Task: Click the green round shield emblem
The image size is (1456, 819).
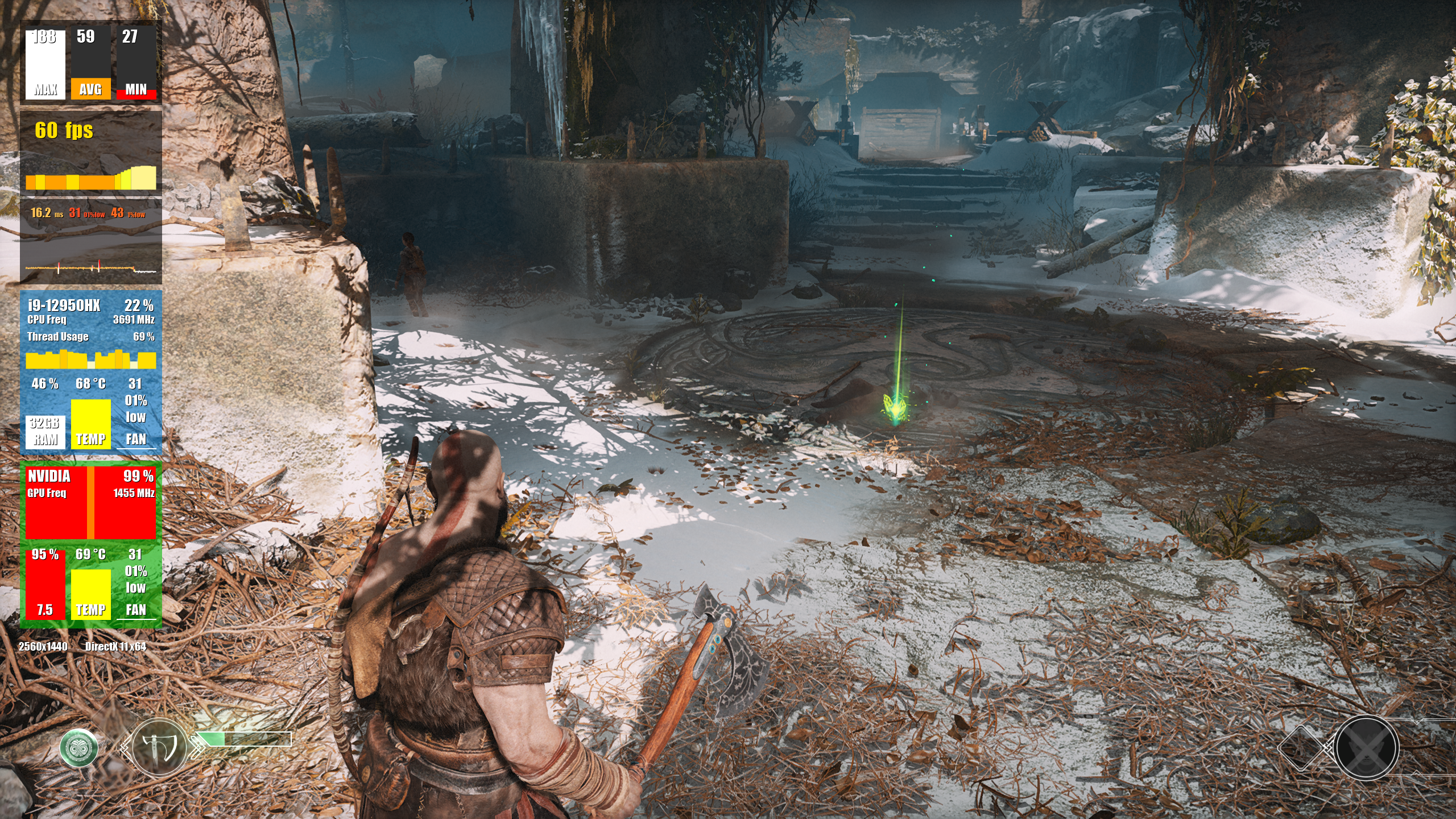Action: coord(79,747)
